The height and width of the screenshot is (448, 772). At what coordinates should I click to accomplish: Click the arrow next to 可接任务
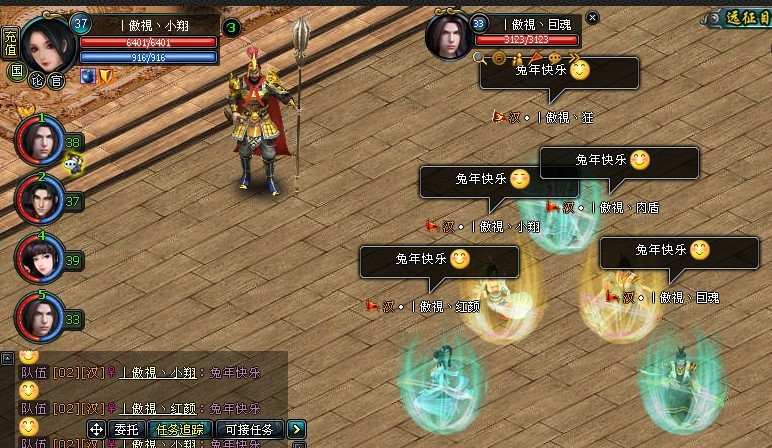297,429
